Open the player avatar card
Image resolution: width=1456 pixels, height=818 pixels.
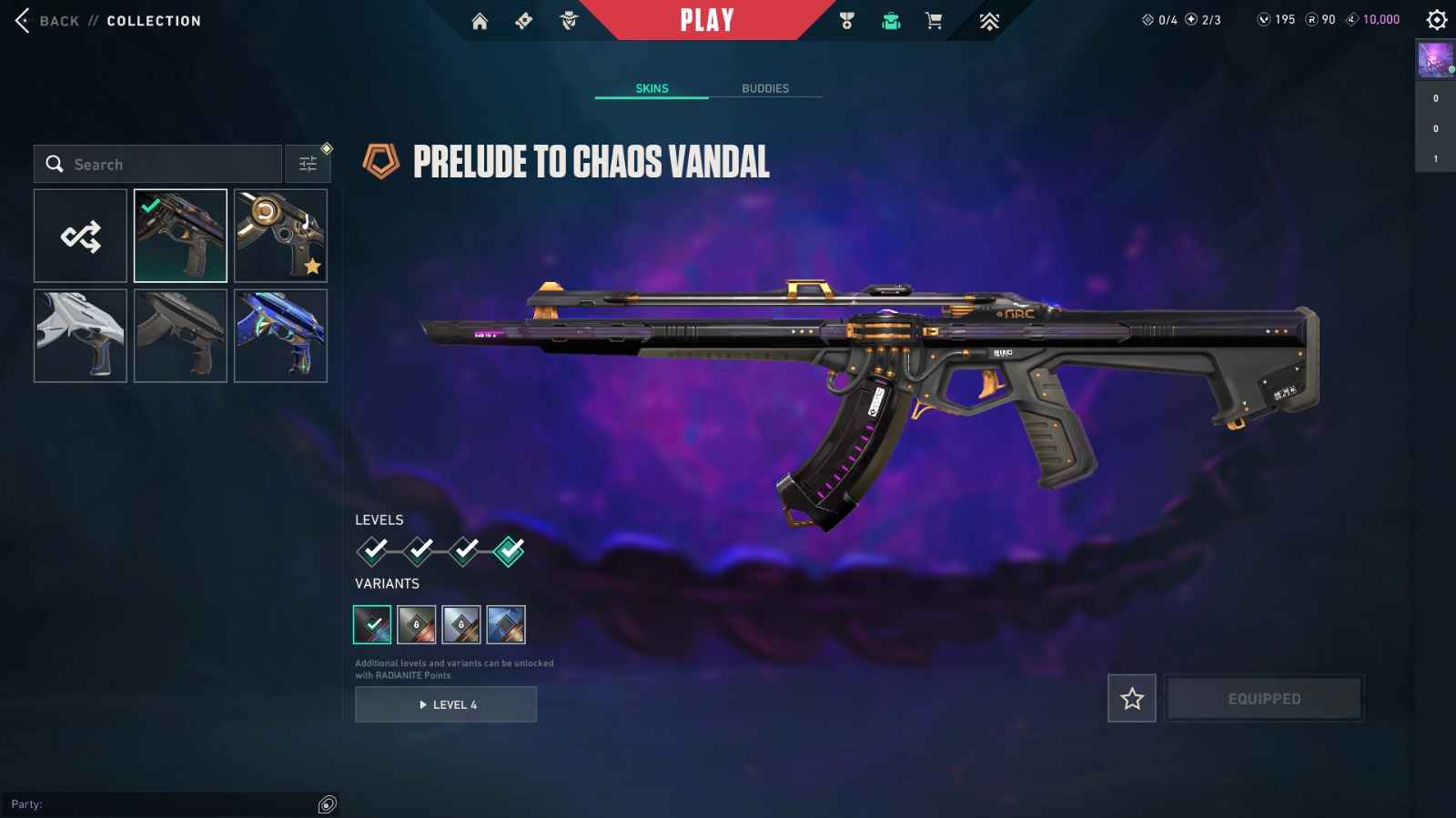coord(1435,60)
